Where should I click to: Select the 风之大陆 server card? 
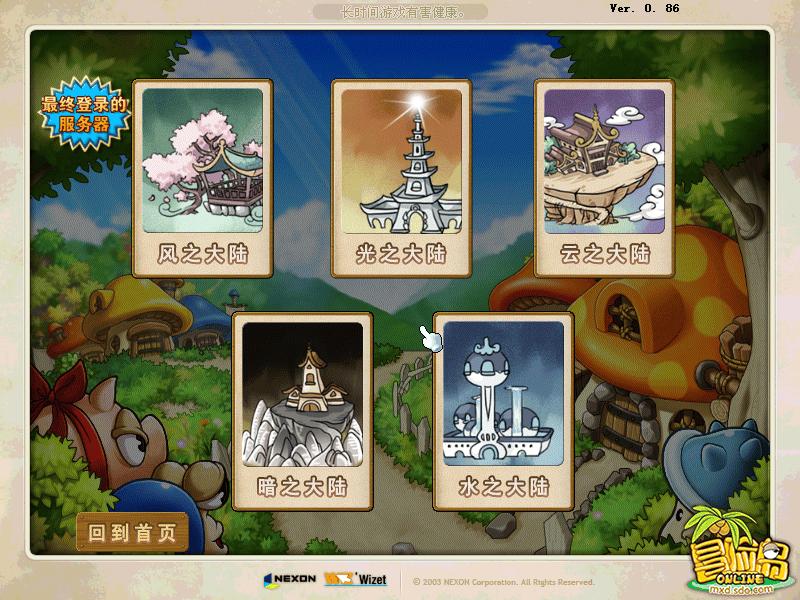pos(203,178)
